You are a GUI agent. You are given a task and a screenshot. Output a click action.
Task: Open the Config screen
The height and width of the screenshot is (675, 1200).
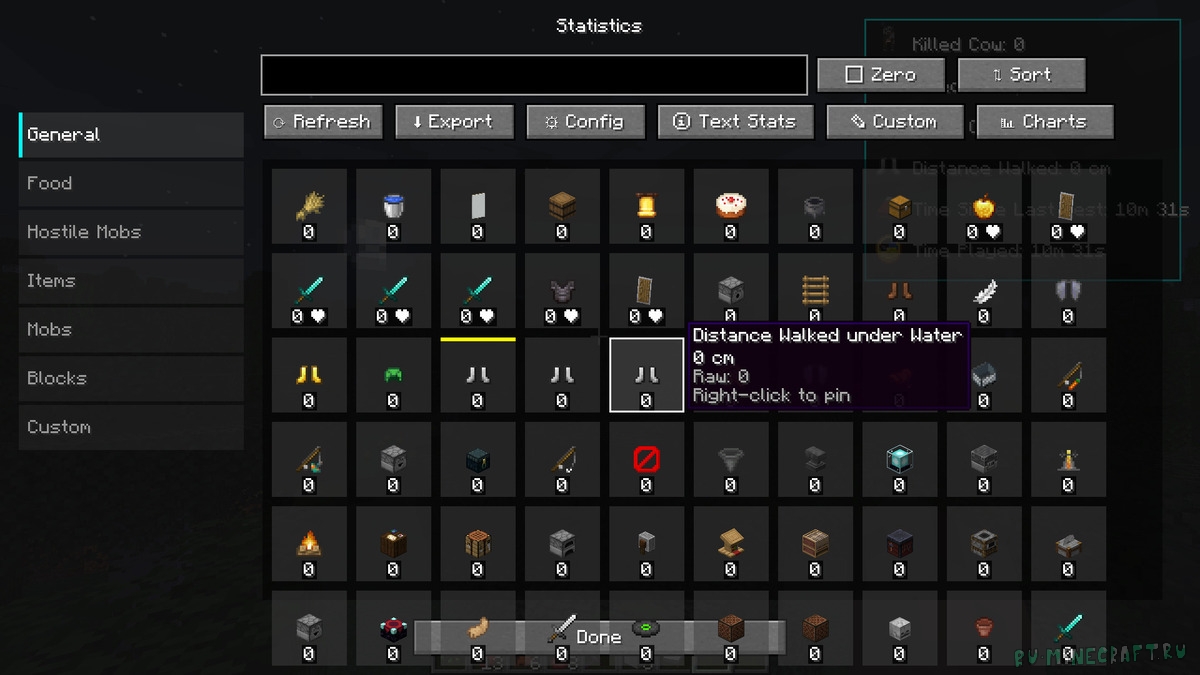585,122
